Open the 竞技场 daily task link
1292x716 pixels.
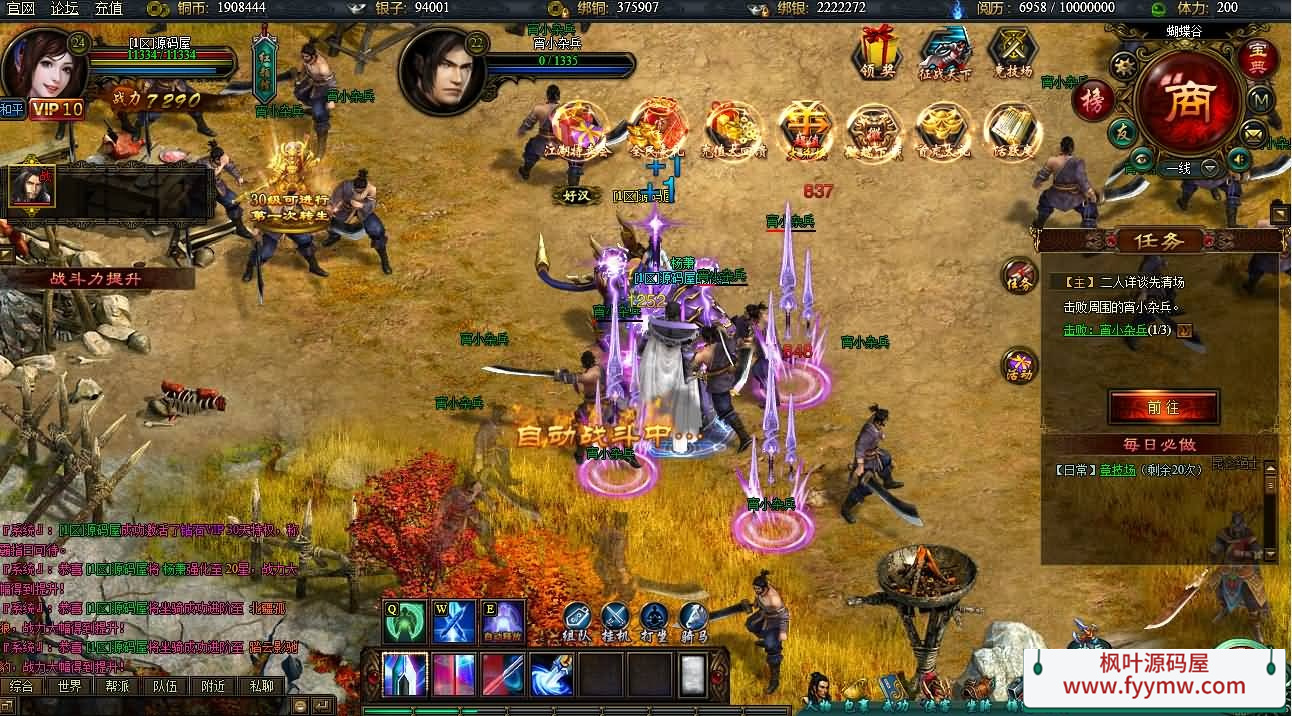pos(1117,469)
